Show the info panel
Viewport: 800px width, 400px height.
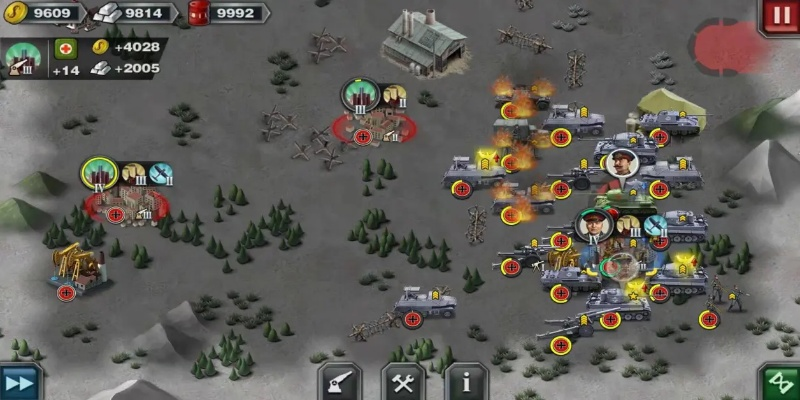pos(466,382)
